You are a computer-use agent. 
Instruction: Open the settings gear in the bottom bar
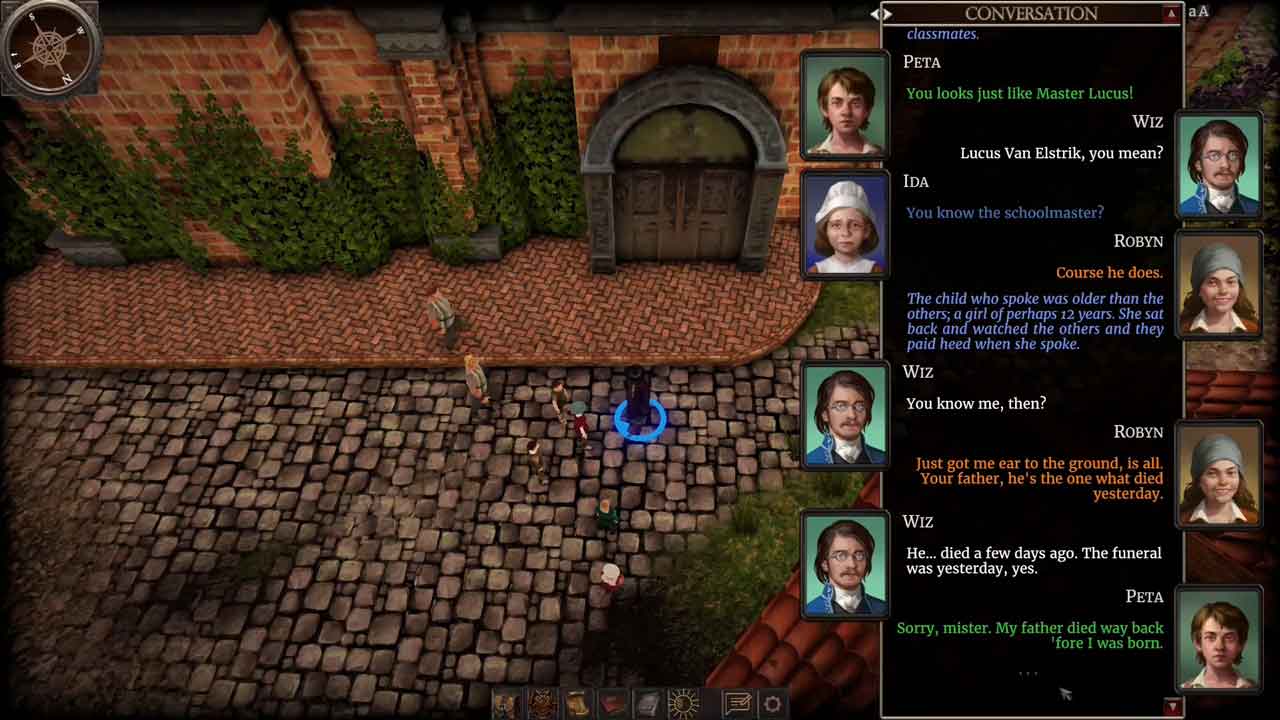tap(773, 703)
